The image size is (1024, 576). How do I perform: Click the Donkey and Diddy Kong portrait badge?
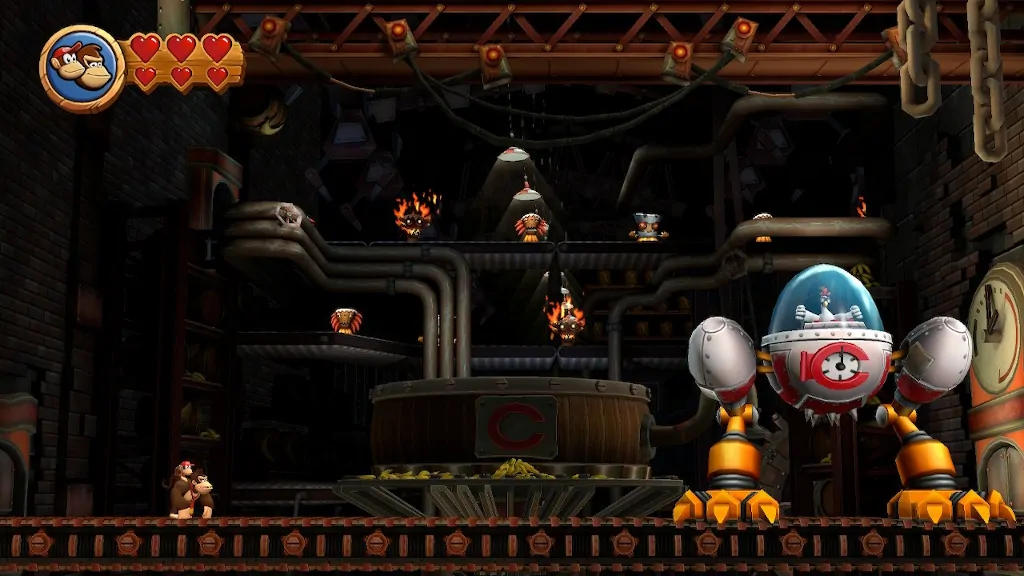click(x=81, y=68)
